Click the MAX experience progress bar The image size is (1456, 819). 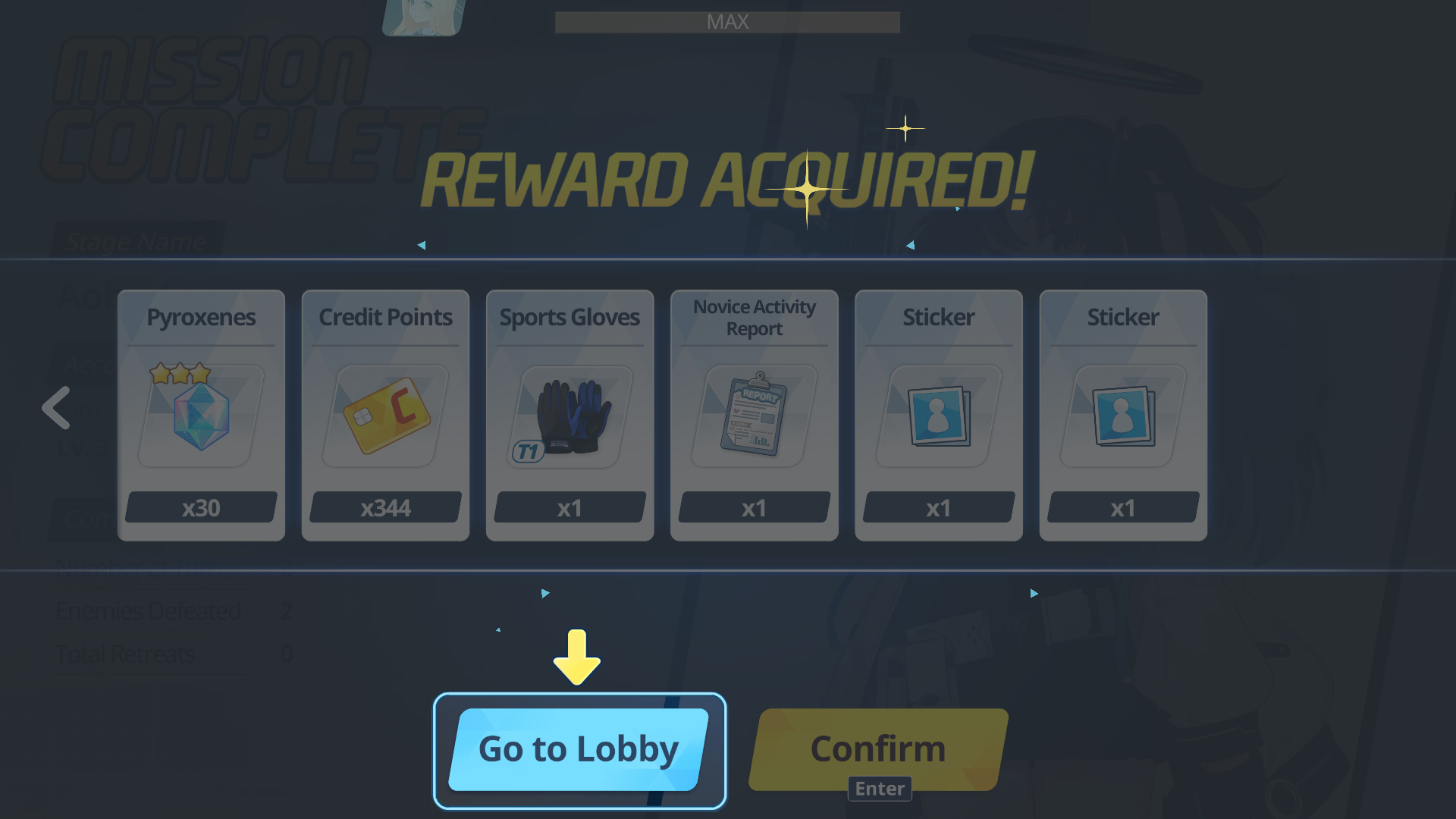pyautogui.click(x=727, y=22)
